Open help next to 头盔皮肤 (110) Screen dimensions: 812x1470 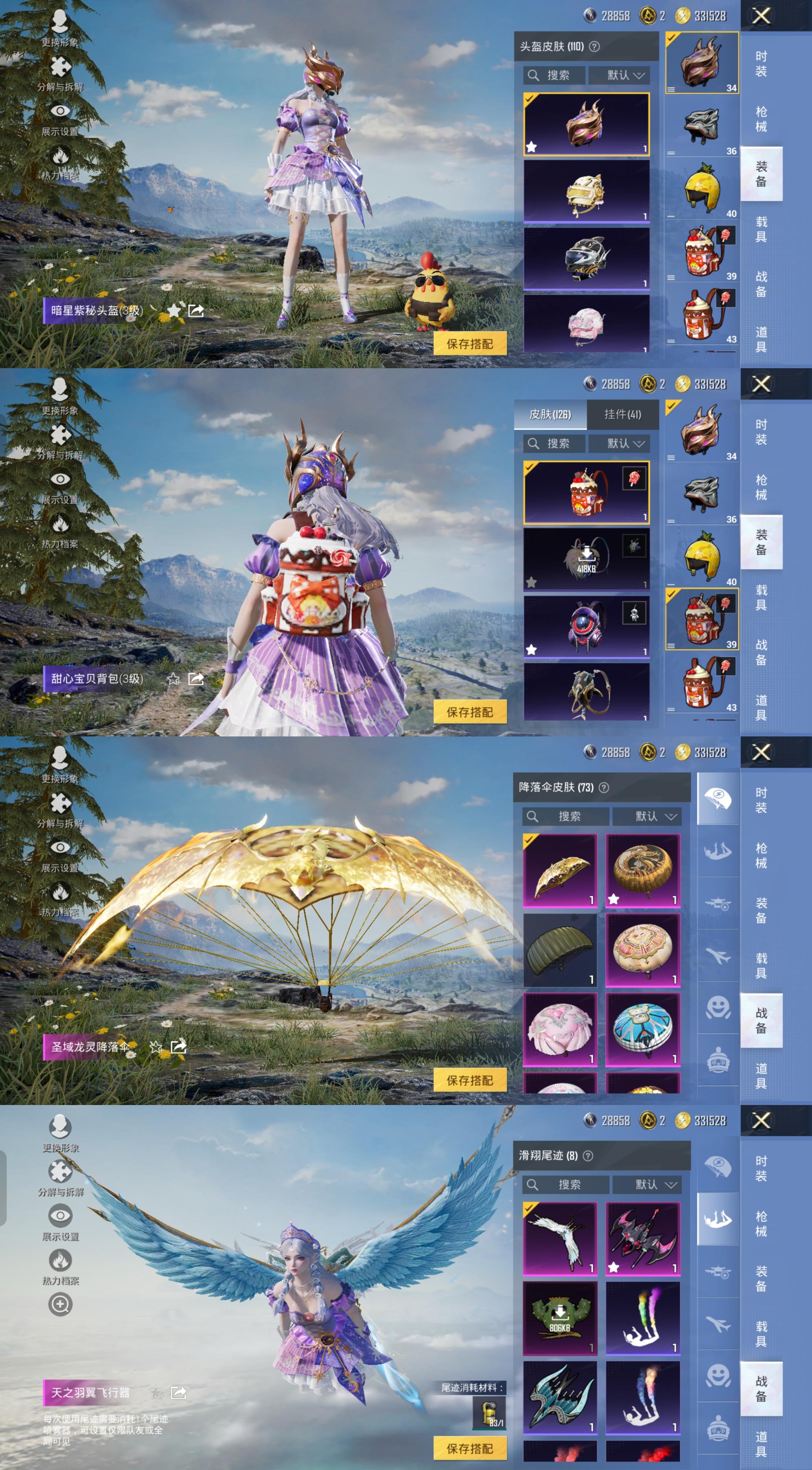click(595, 47)
